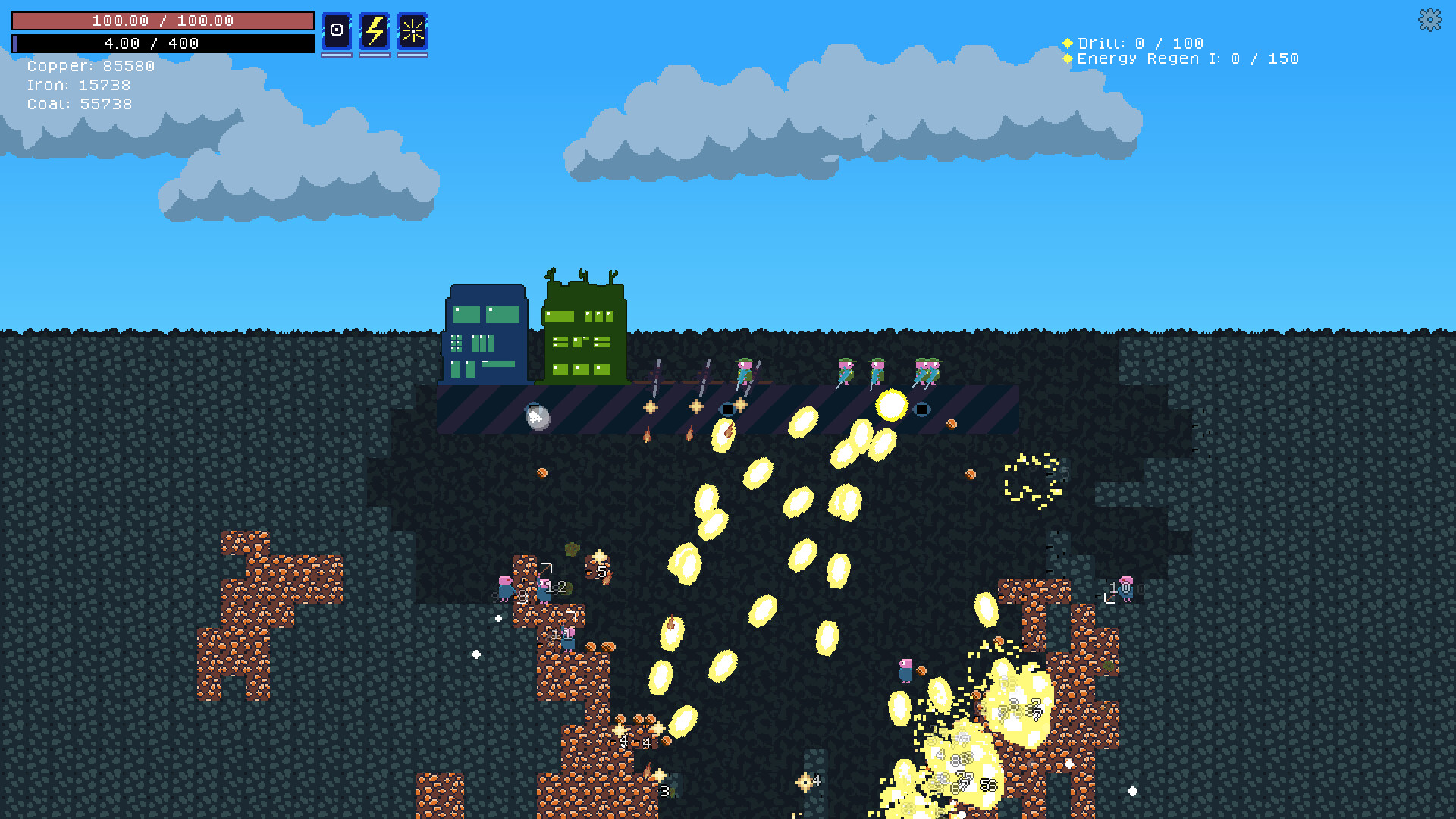Toggle the first ability's cooldown bar
Image resolution: width=1456 pixels, height=819 pixels.
pos(337,53)
